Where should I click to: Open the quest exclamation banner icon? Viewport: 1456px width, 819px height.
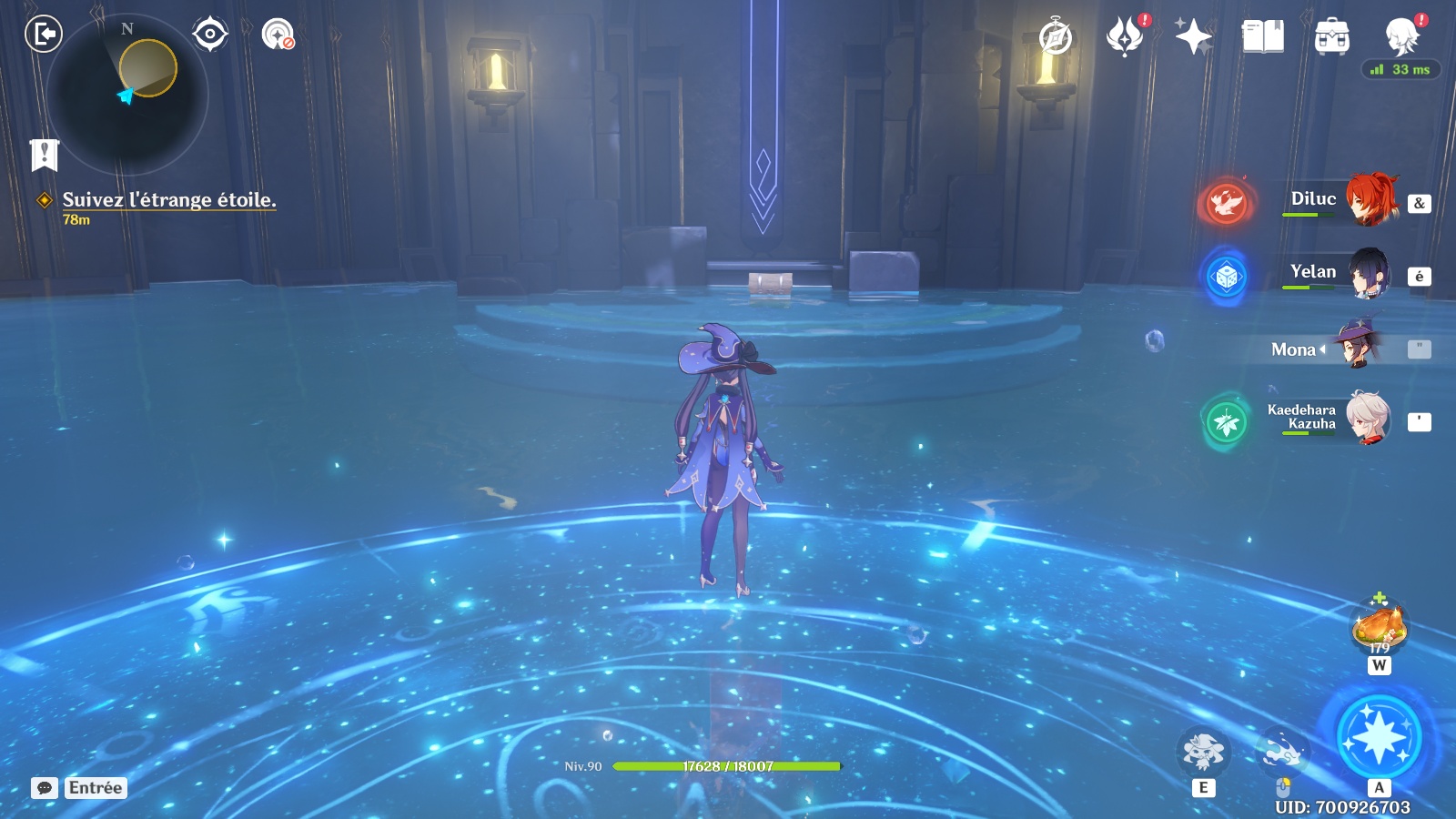[44, 155]
